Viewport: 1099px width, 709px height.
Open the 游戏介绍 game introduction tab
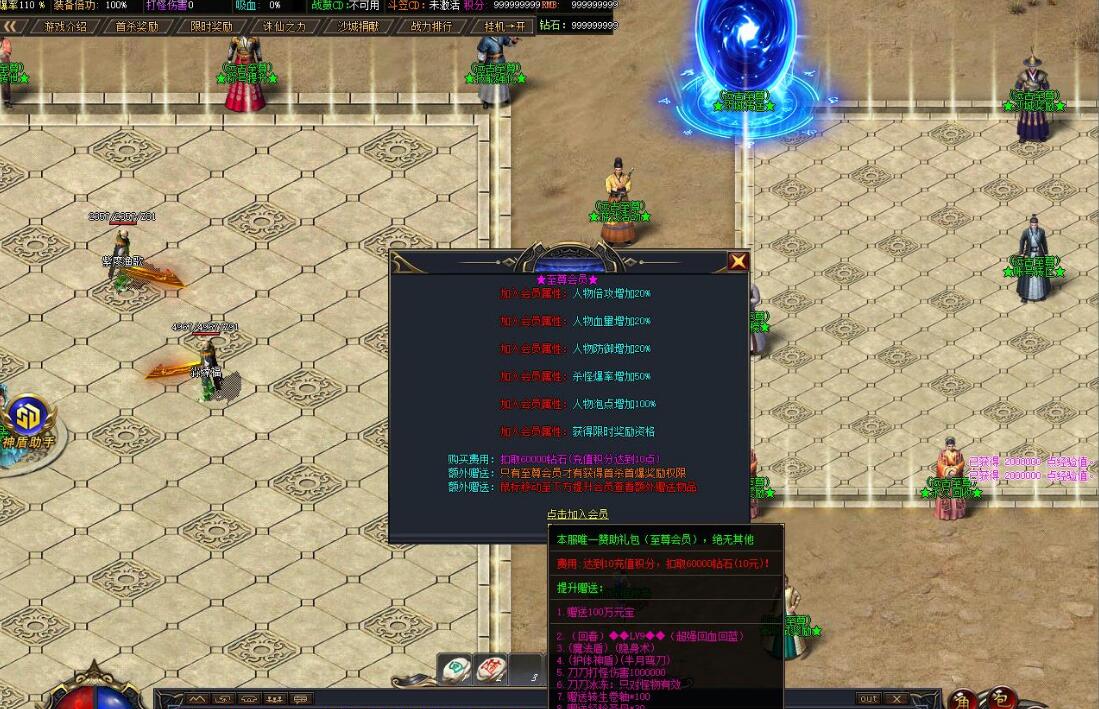point(66,27)
